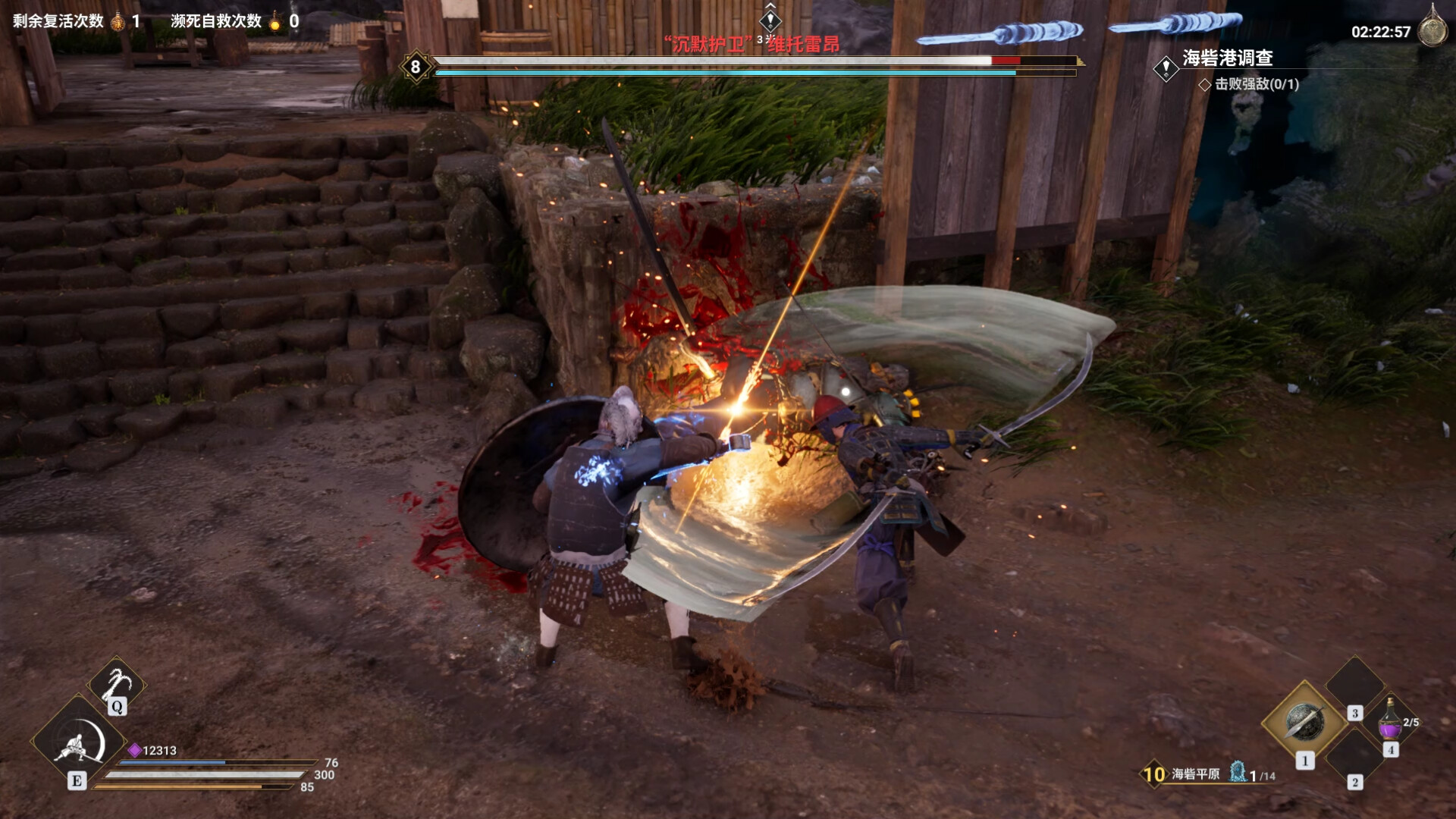
Task: Click the blue crystal statue collectible icon
Action: click(x=1238, y=772)
